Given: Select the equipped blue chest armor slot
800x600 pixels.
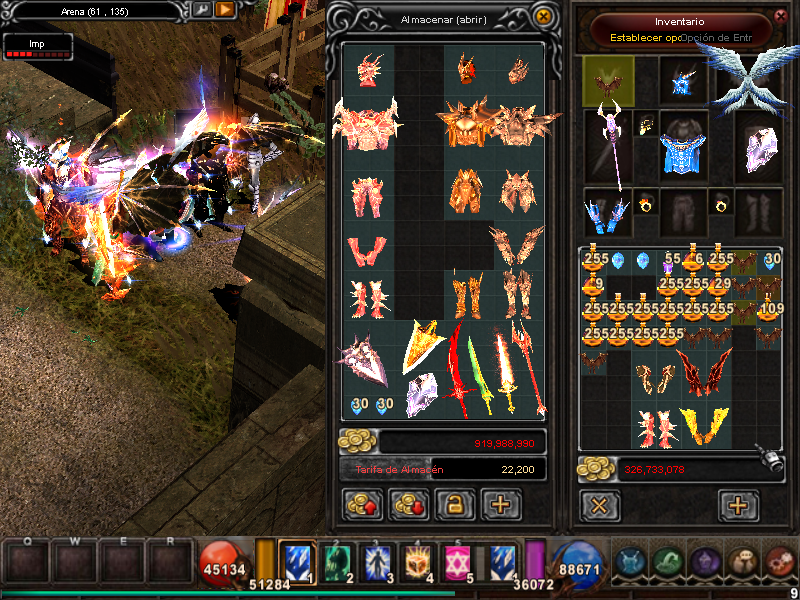Looking at the screenshot, I should pyautogui.click(x=684, y=152).
